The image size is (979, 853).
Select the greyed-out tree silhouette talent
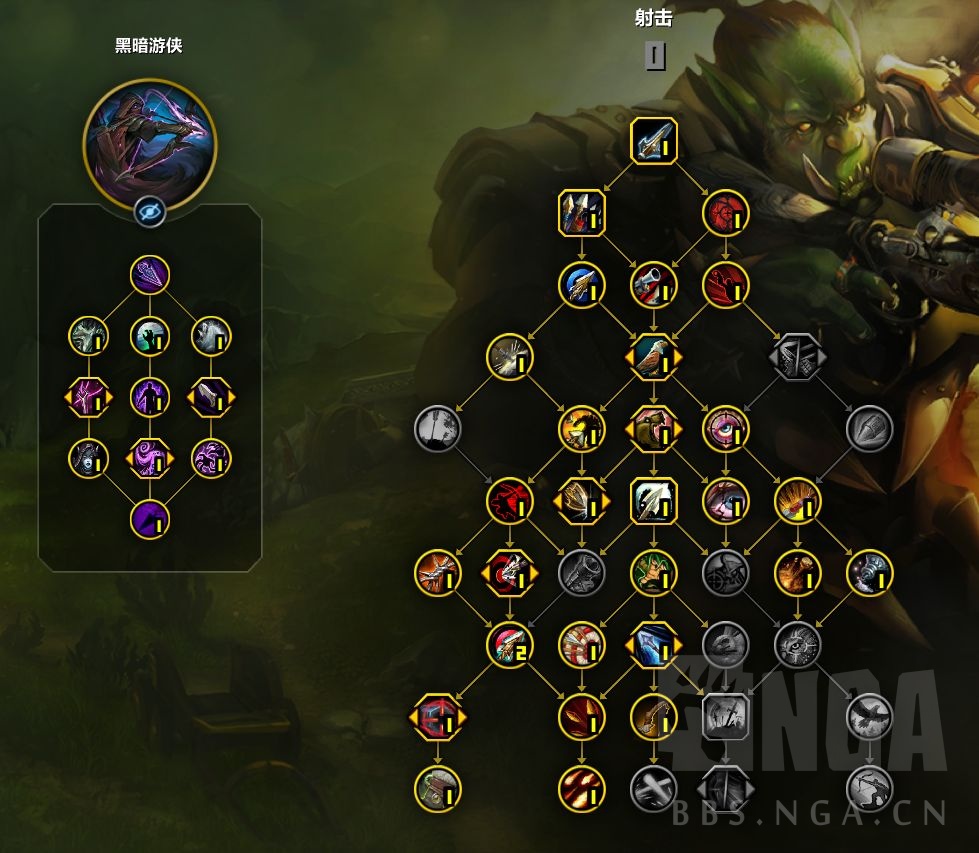pyautogui.click(x=438, y=429)
